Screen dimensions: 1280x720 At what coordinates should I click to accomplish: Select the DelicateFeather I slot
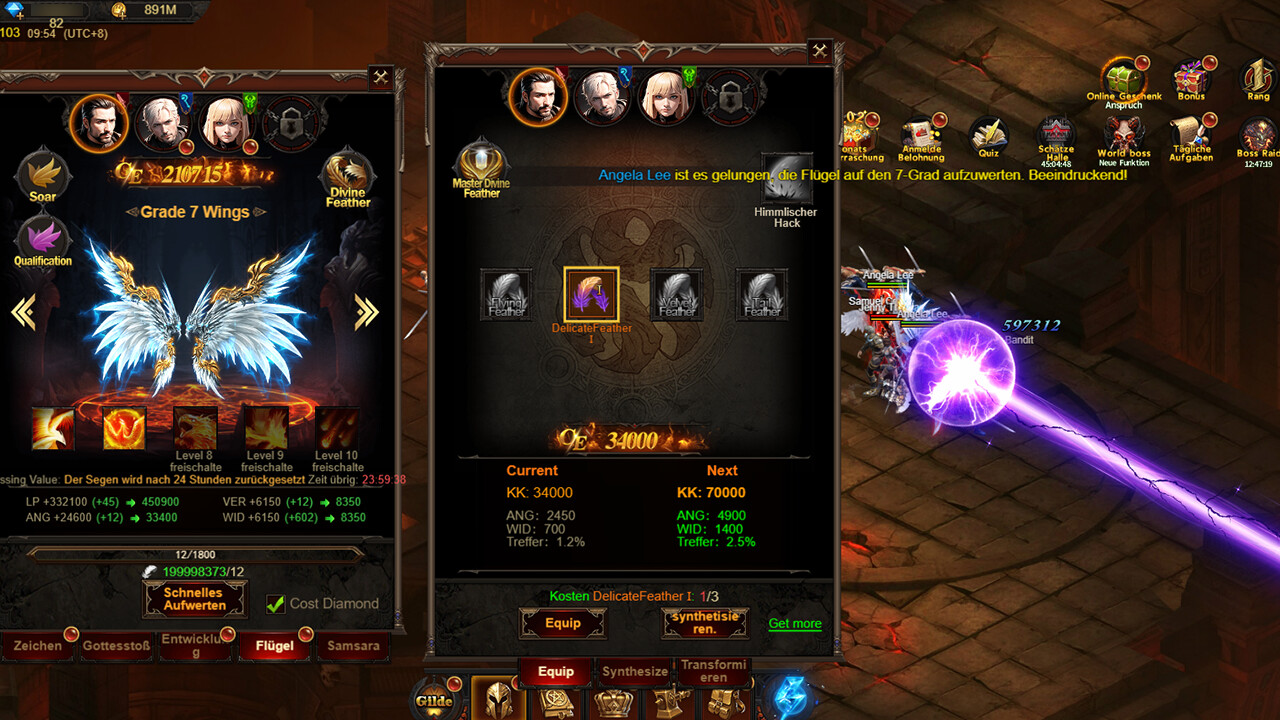coord(590,293)
